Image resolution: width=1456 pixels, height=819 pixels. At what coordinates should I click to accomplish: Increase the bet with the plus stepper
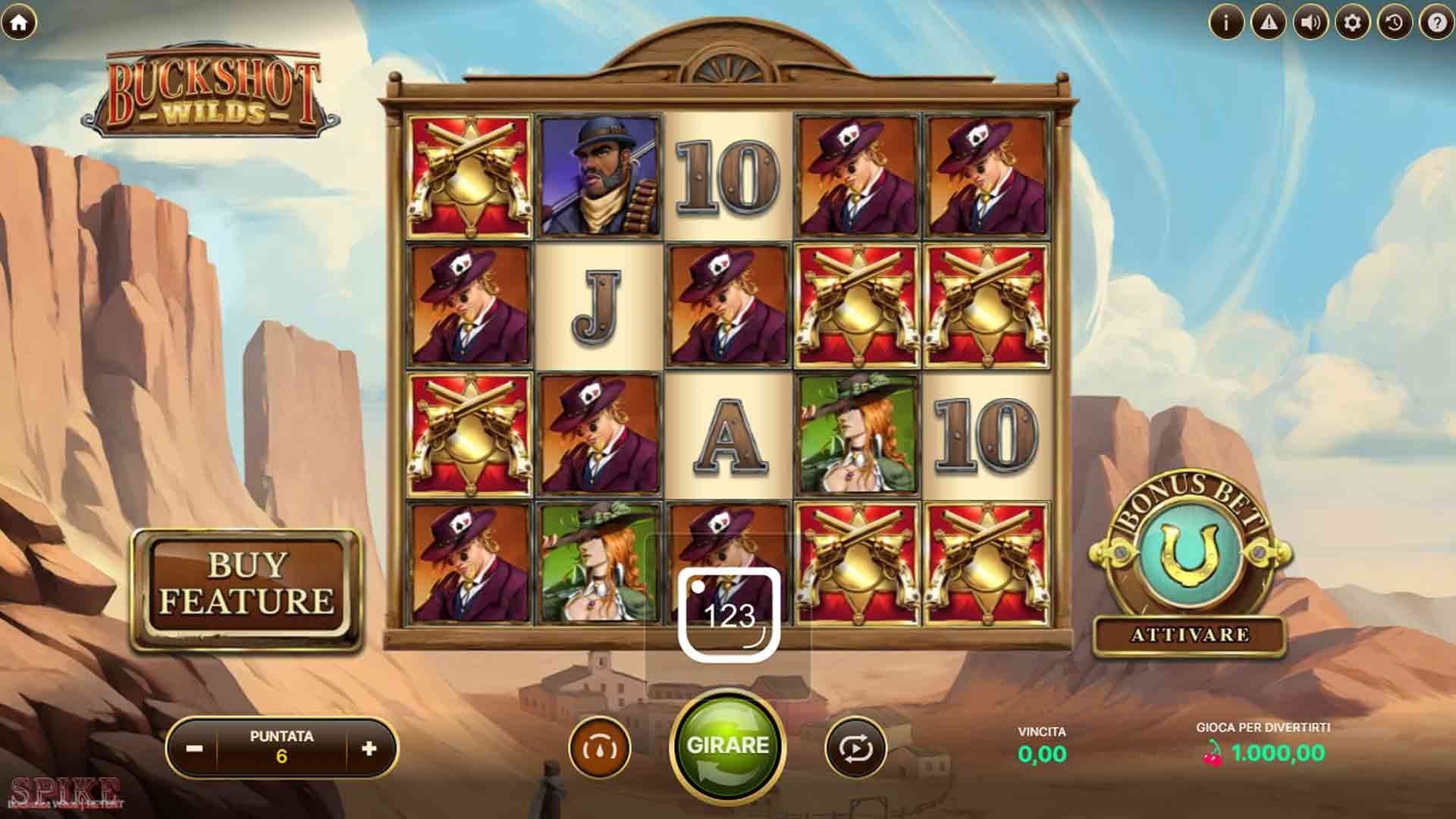(x=369, y=747)
